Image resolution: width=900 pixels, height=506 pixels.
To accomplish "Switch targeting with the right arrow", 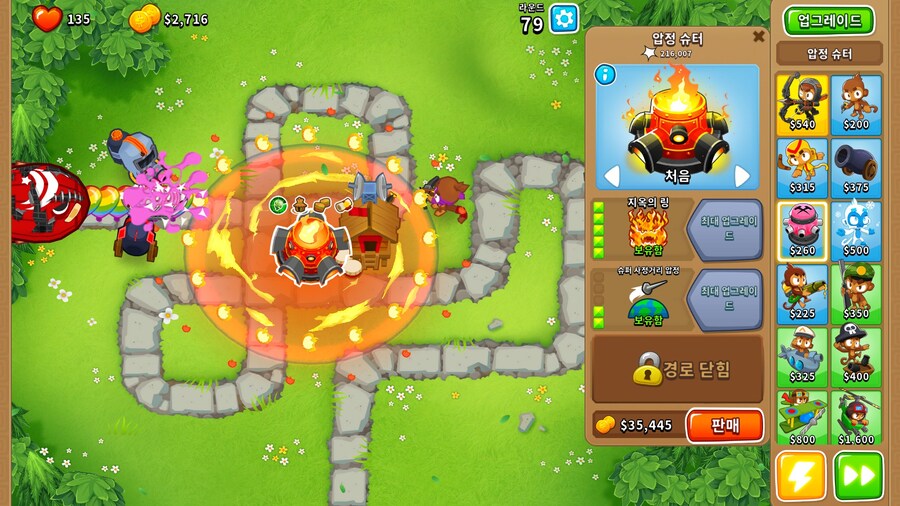I will coord(743,177).
